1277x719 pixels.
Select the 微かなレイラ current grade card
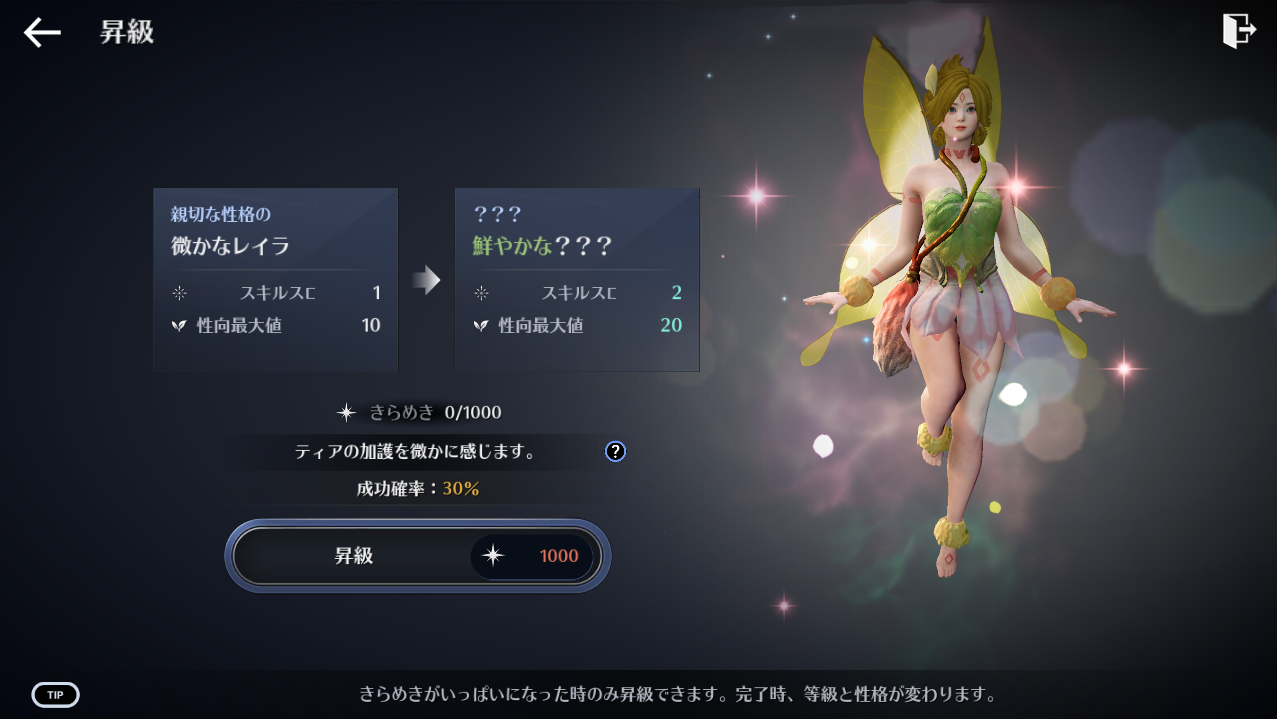[275, 280]
